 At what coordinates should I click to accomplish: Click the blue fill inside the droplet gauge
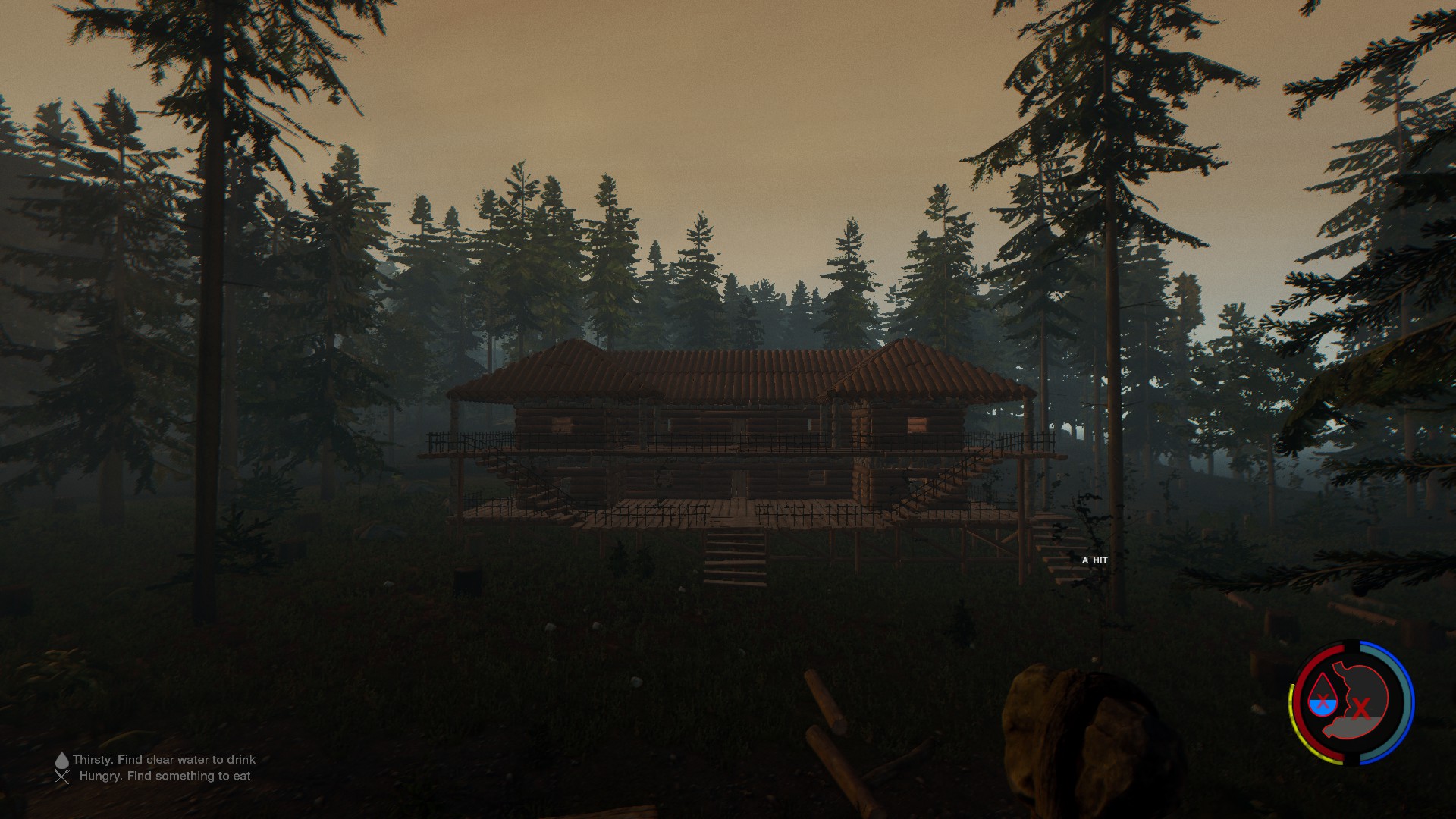(1323, 707)
